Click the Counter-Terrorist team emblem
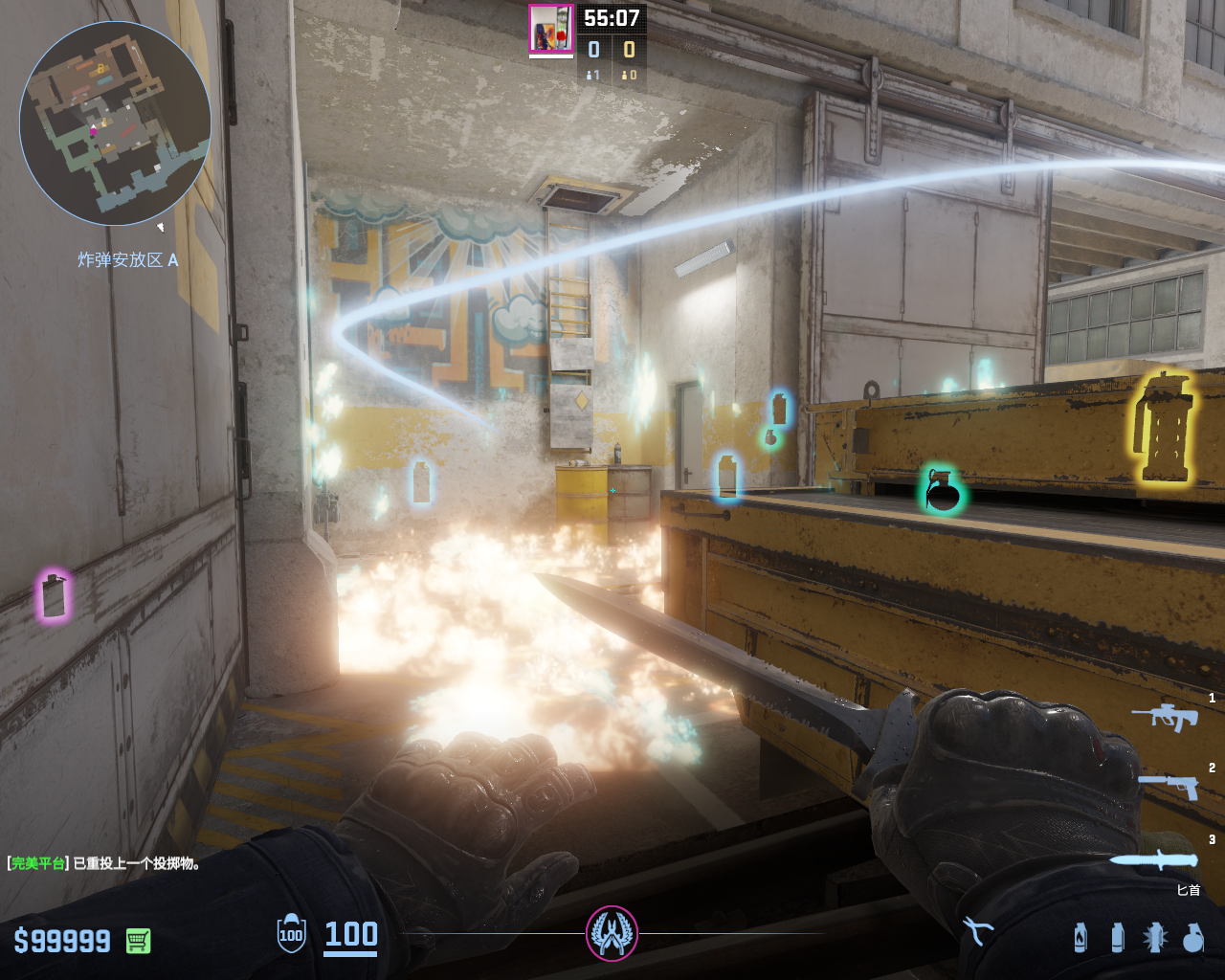 [x=612, y=933]
